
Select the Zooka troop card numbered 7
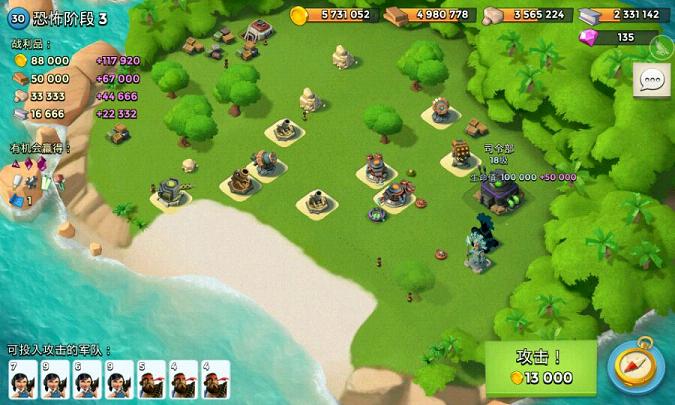pyautogui.click(x=22, y=380)
